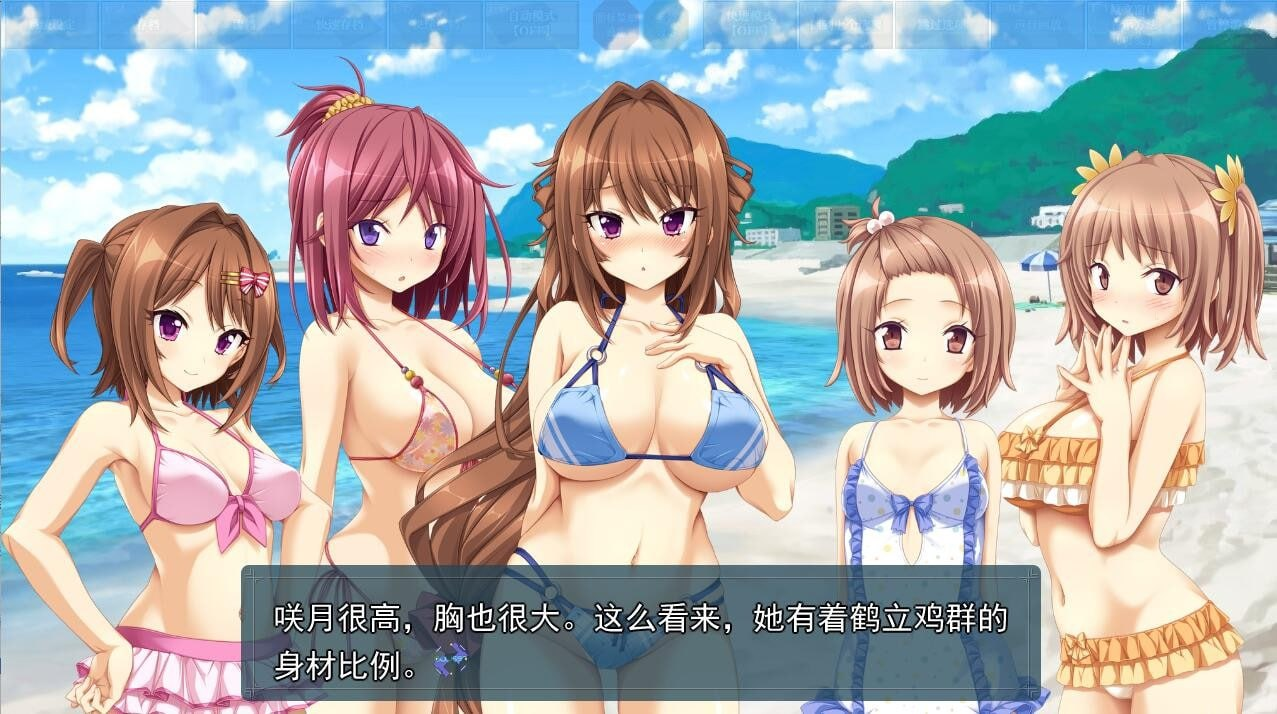Use the 快速存档 quick save button
Viewport: 1277px width, 714px height.
pyautogui.click(x=338, y=24)
